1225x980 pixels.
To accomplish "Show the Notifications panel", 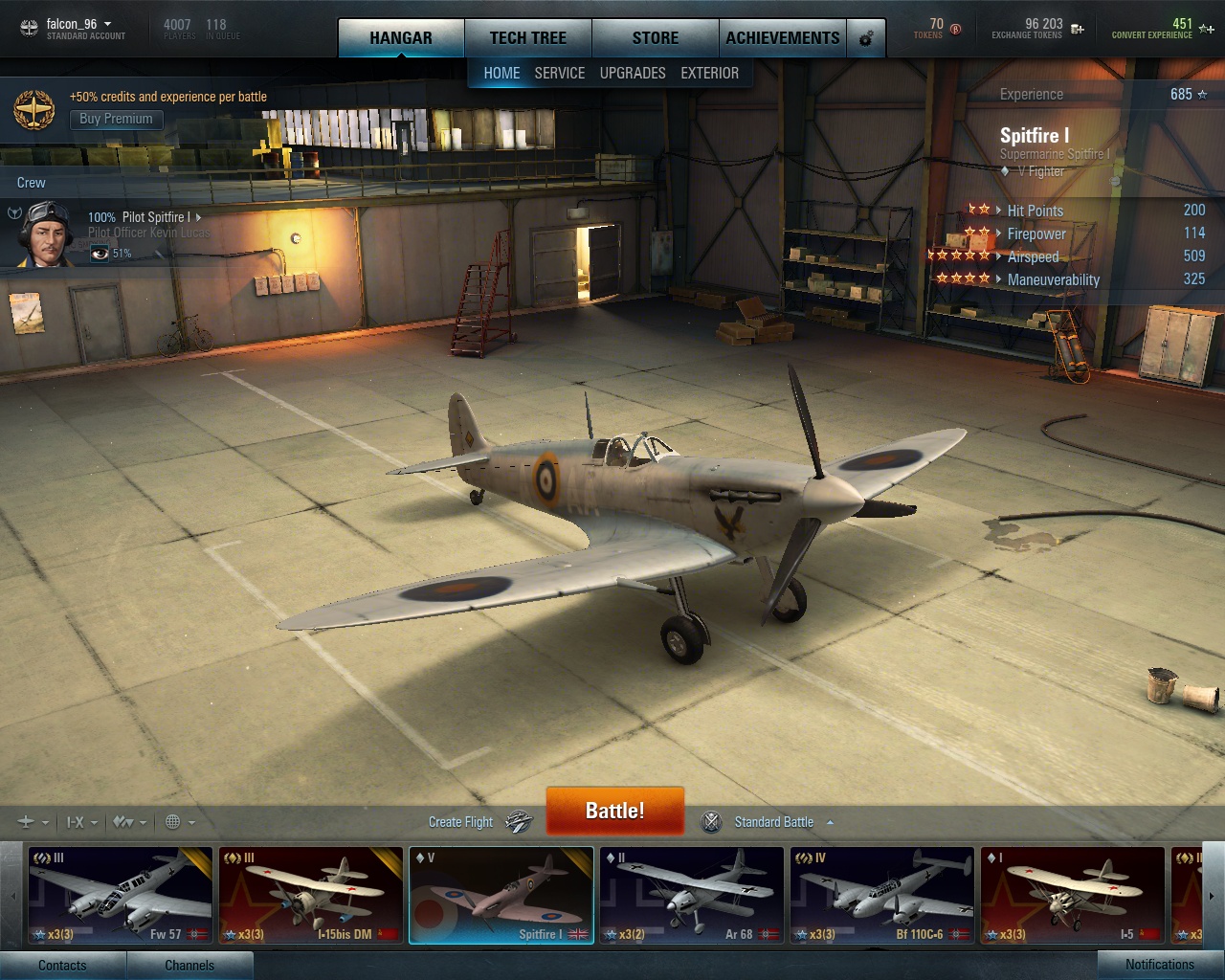I will (1159, 965).
